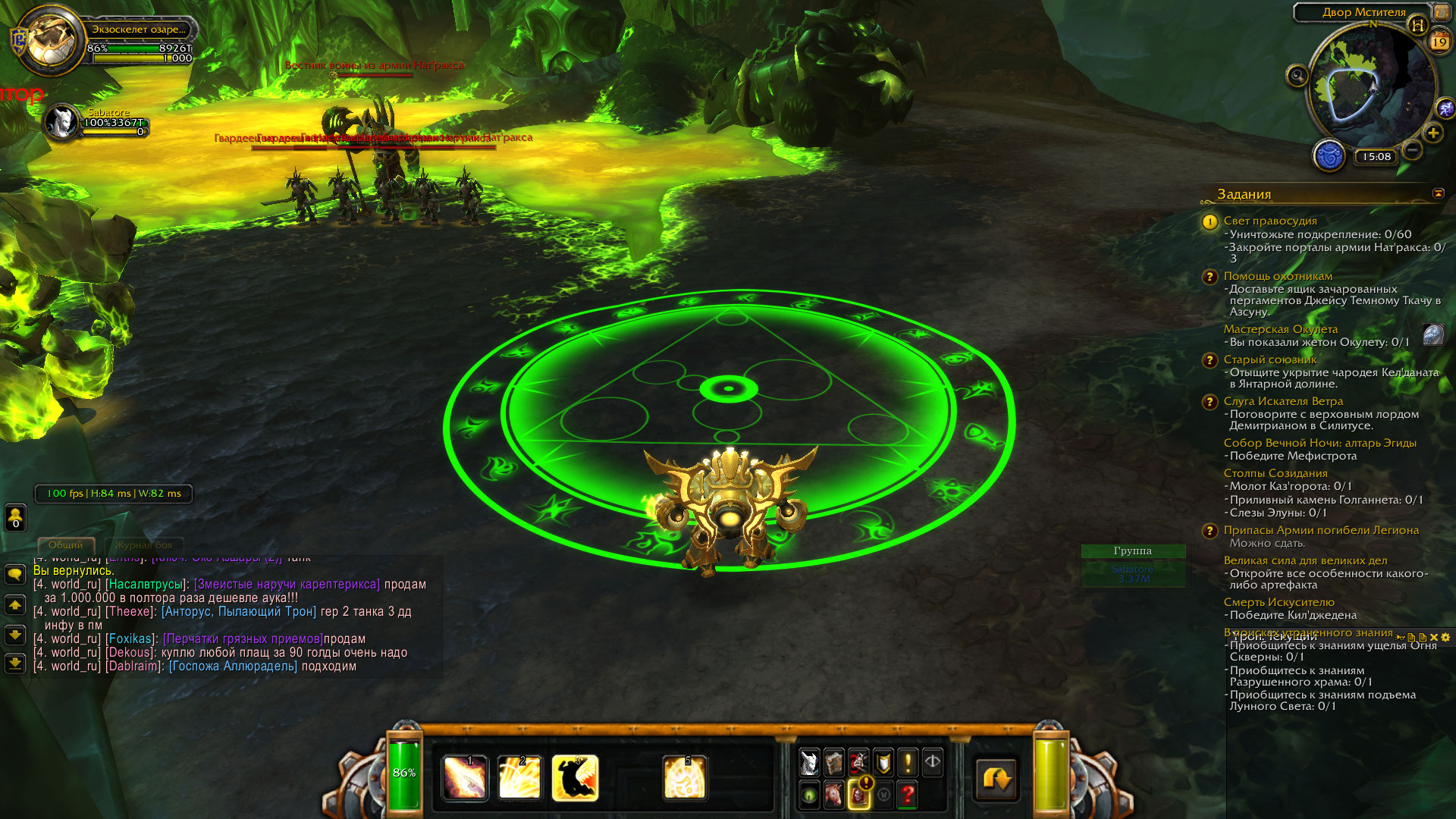Select the Свет правосудия quest in tracker
Screen dimensions: 1456x819
pos(1270,221)
